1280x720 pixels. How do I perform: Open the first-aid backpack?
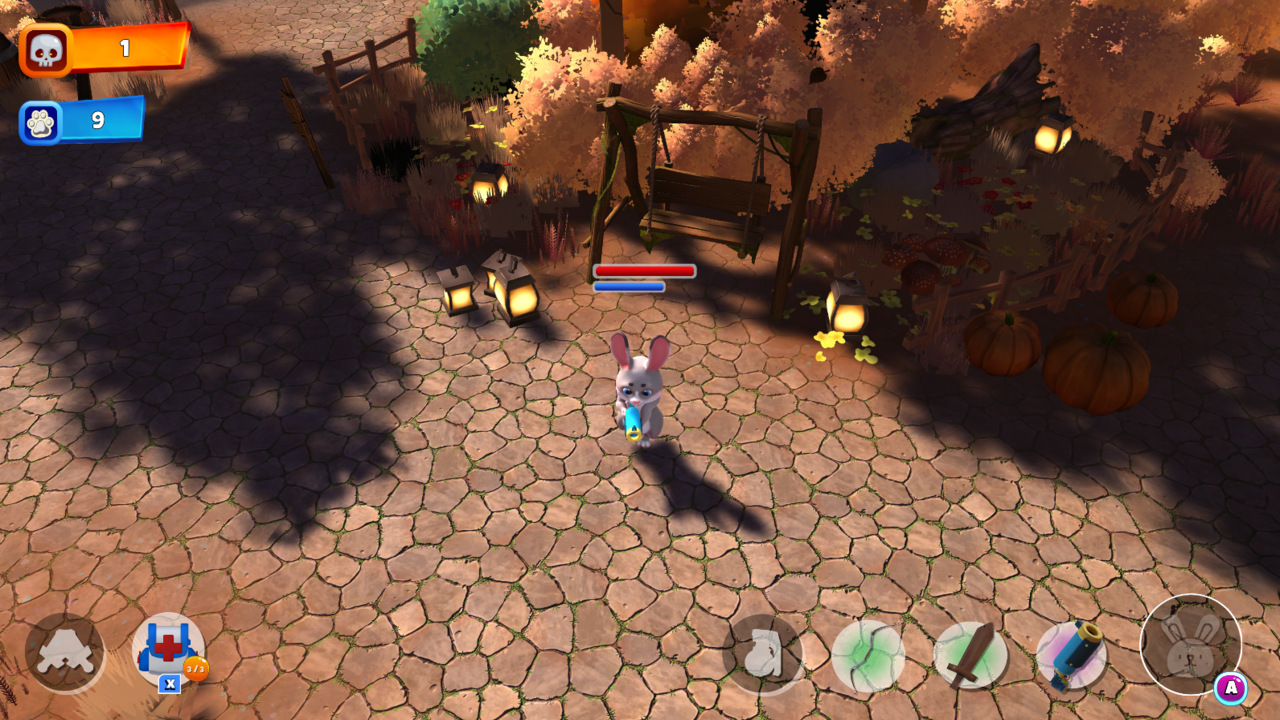[x=165, y=648]
